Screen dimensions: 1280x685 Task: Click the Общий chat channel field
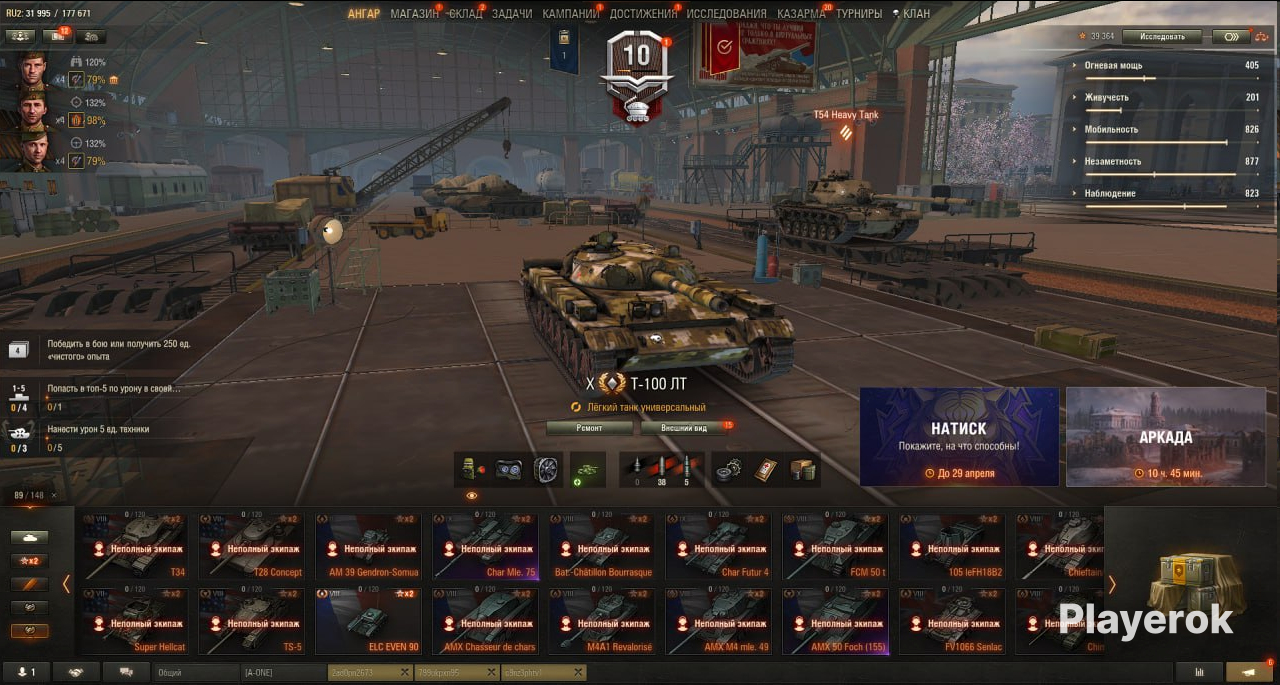(196, 673)
